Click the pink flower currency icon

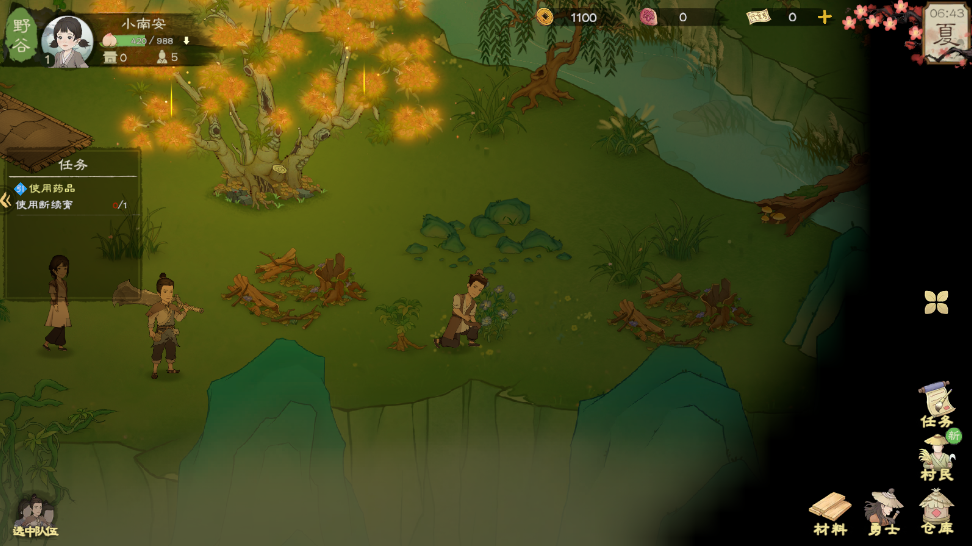point(648,17)
